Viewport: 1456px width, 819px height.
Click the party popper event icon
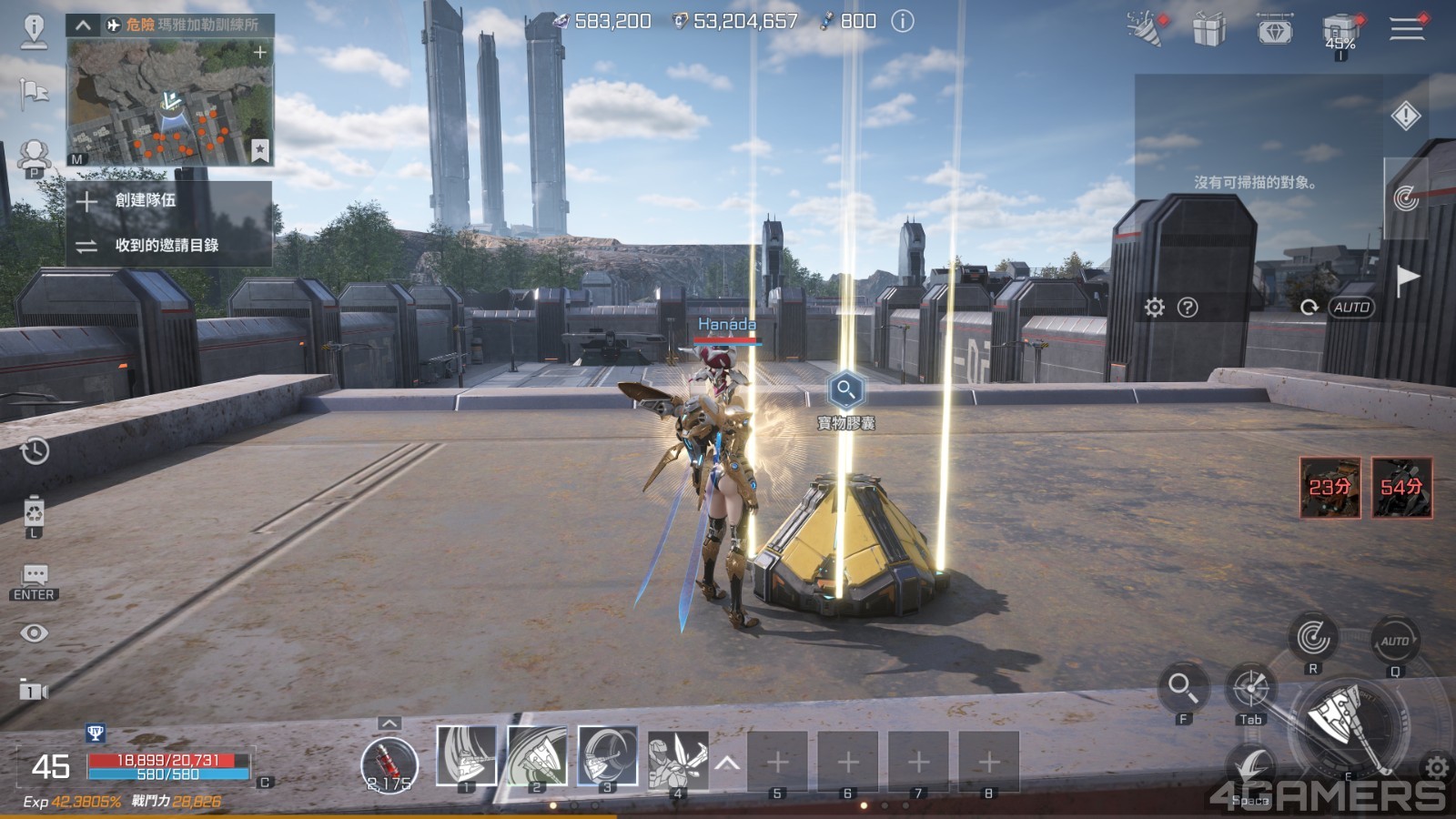tap(1145, 28)
